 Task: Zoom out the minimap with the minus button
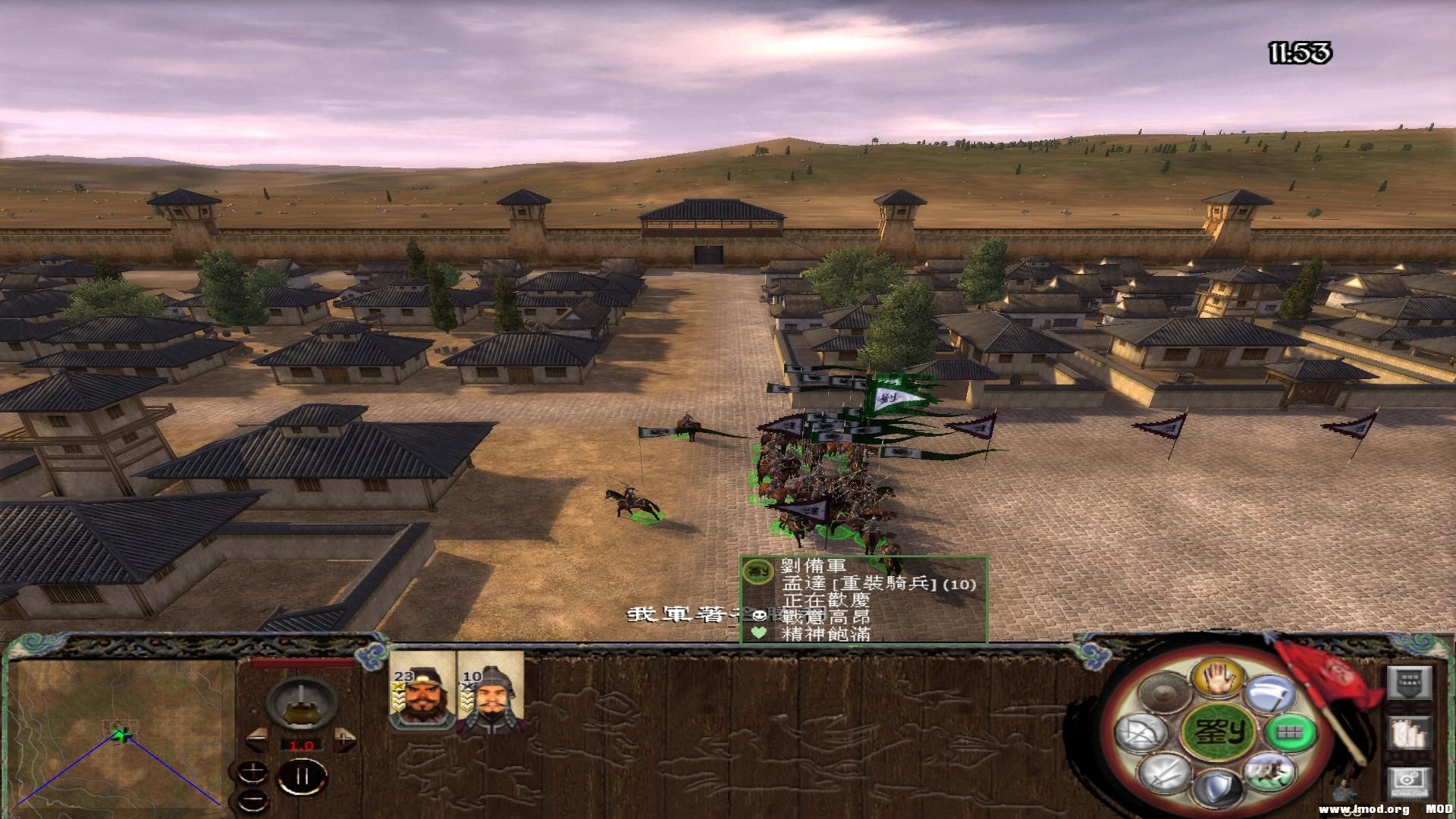pyautogui.click(x=253, y=799)
